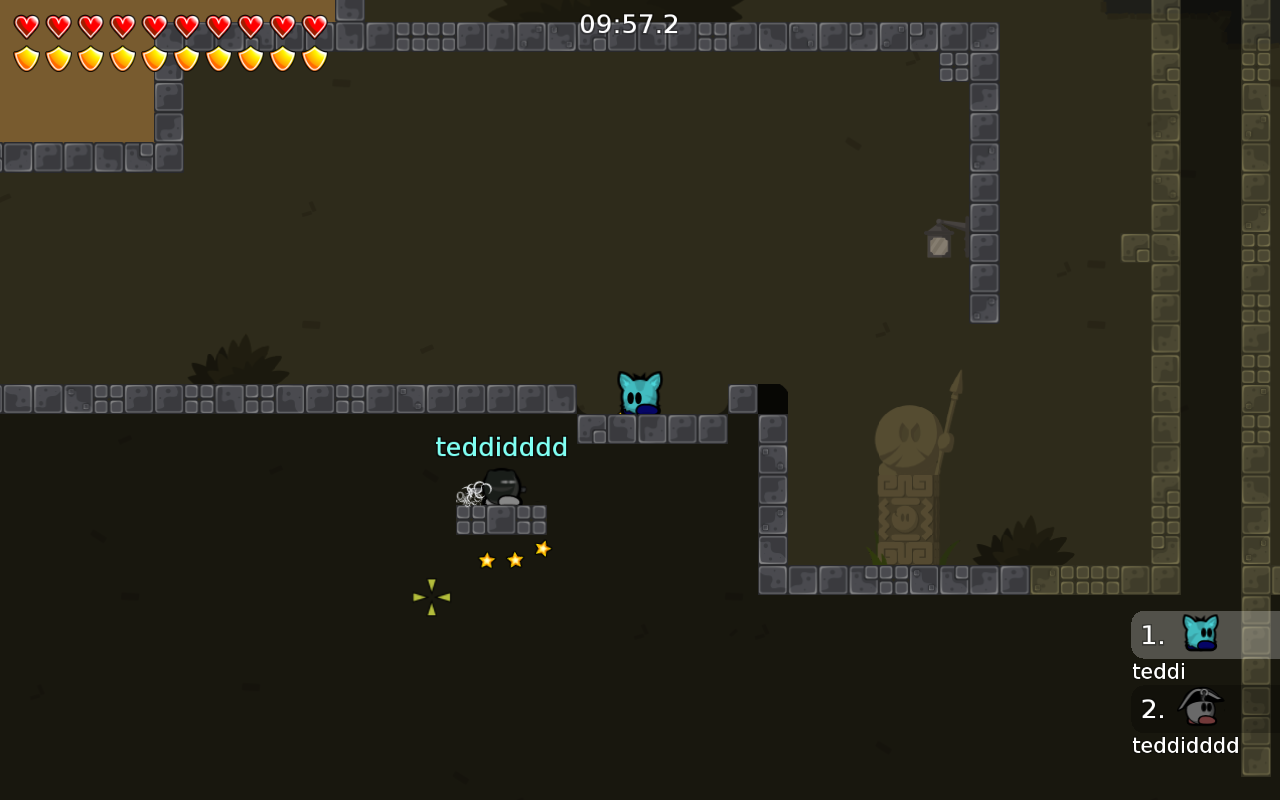Click the race timer showing 09:57.2

[628, 25]
